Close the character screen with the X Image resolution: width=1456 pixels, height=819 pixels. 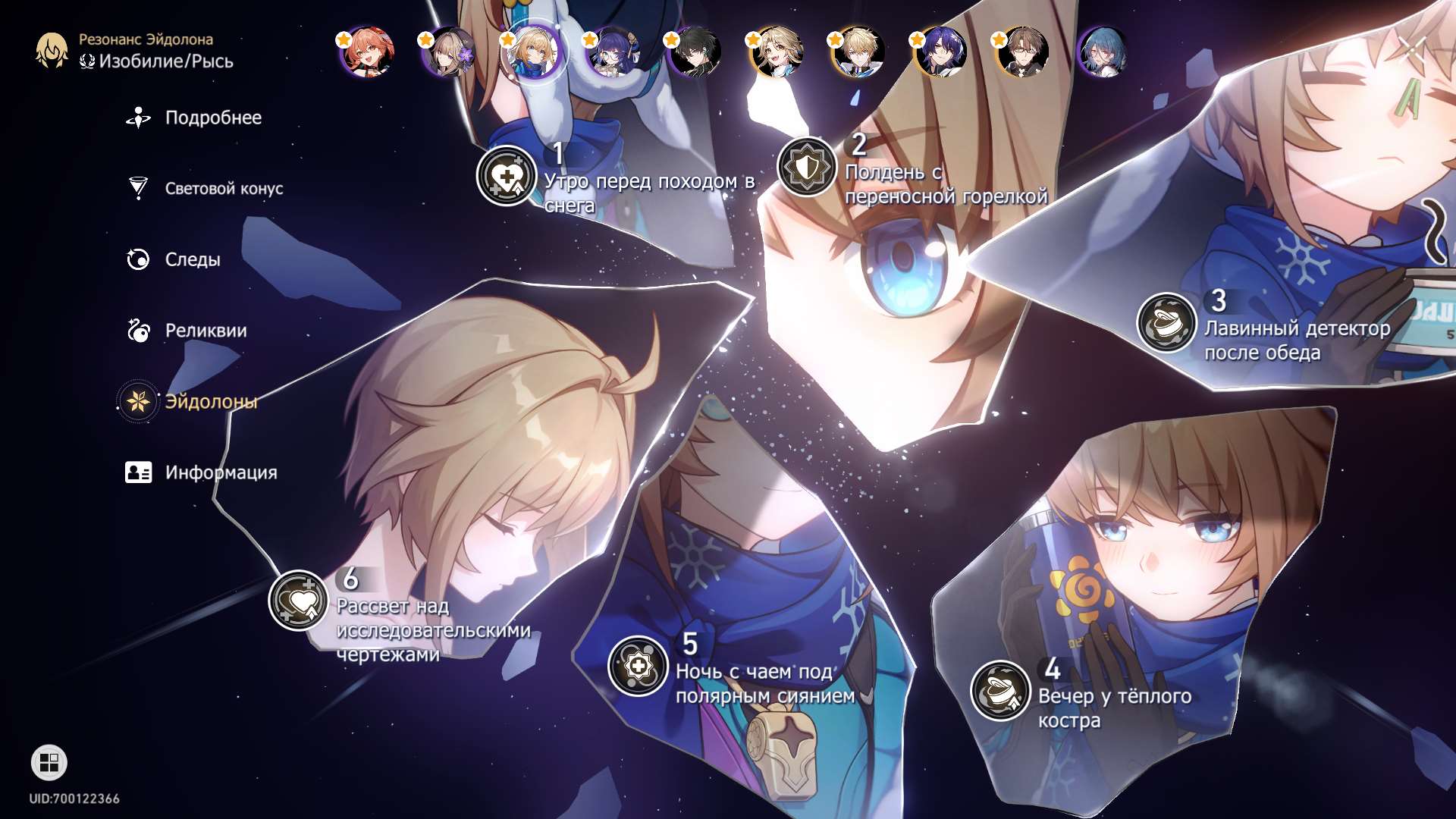click(1412, 50)
